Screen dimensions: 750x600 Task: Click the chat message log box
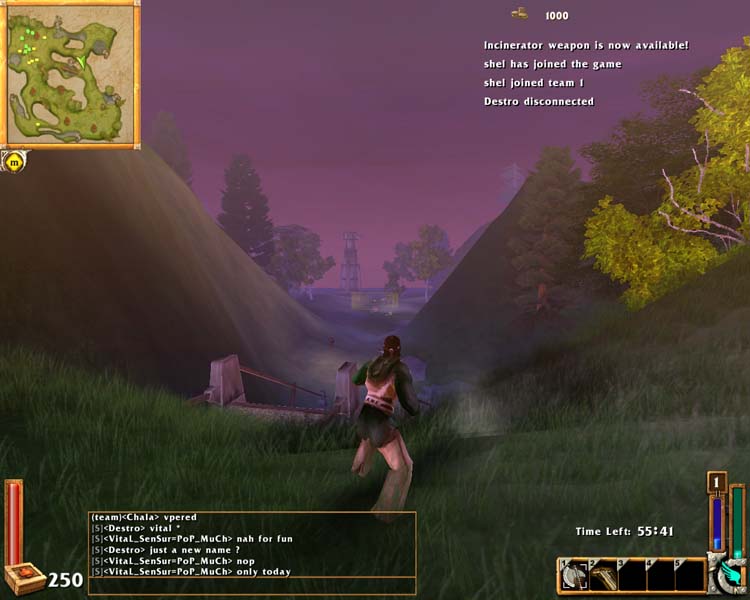click(252, 544)
